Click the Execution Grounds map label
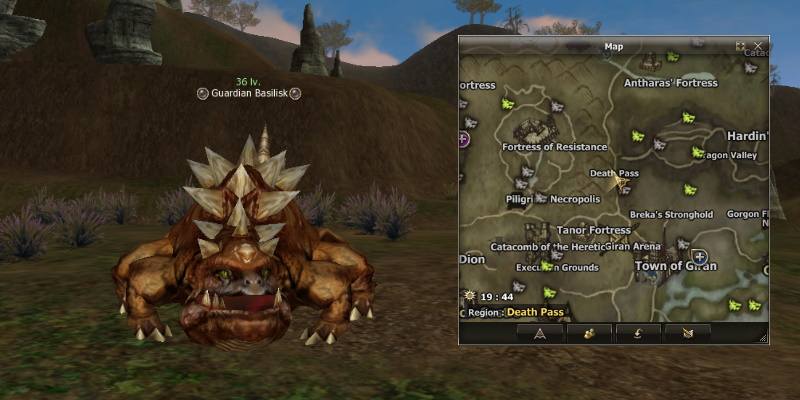The image size is (800, 400). [x=558, y=268]
